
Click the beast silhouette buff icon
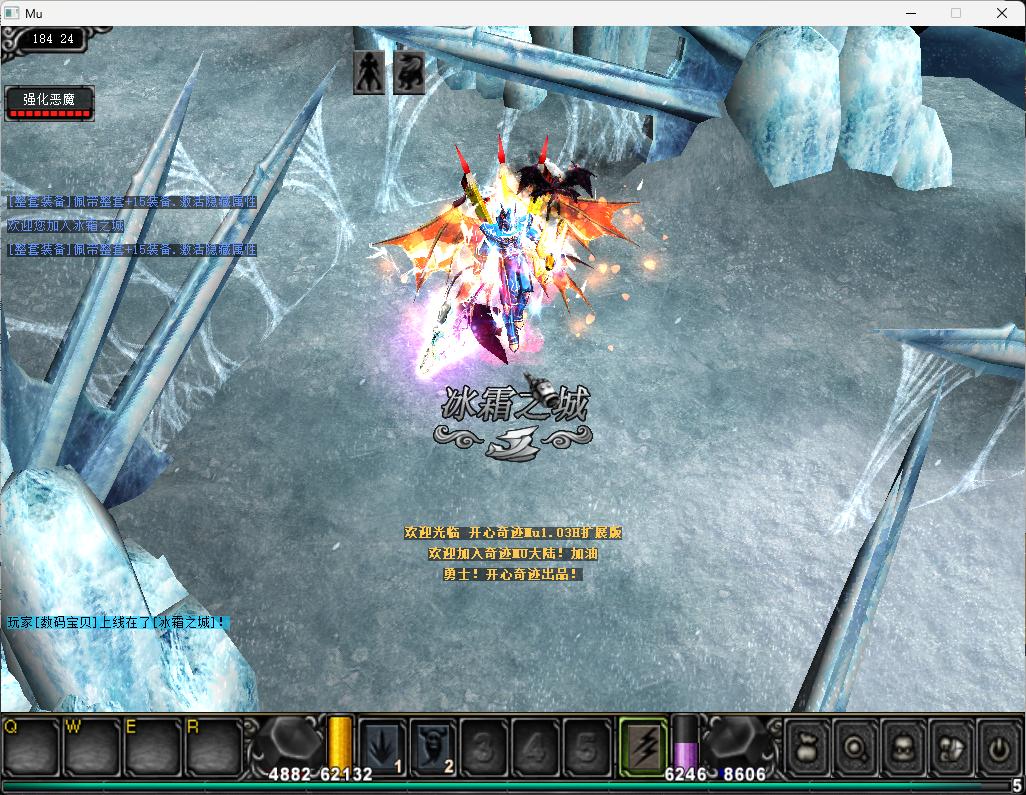pyautogui.click(x=408, y=73)
